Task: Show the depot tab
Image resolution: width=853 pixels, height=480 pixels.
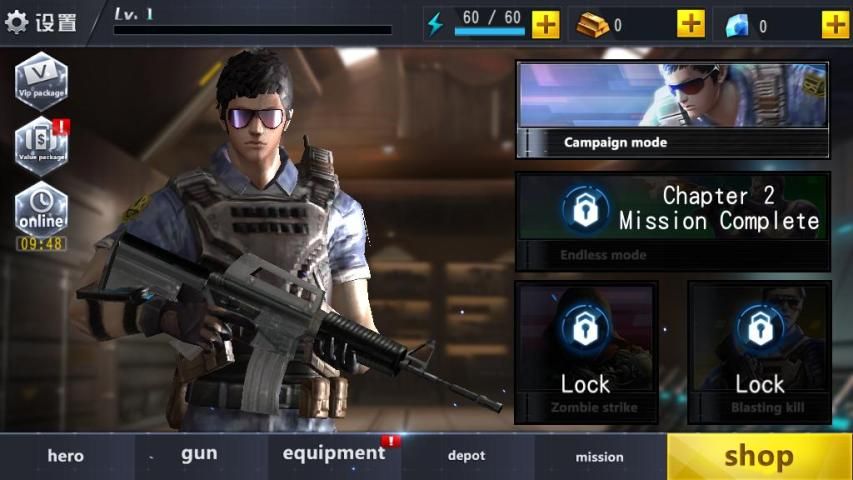Action: pyautogui.click(x=466, y=456)
